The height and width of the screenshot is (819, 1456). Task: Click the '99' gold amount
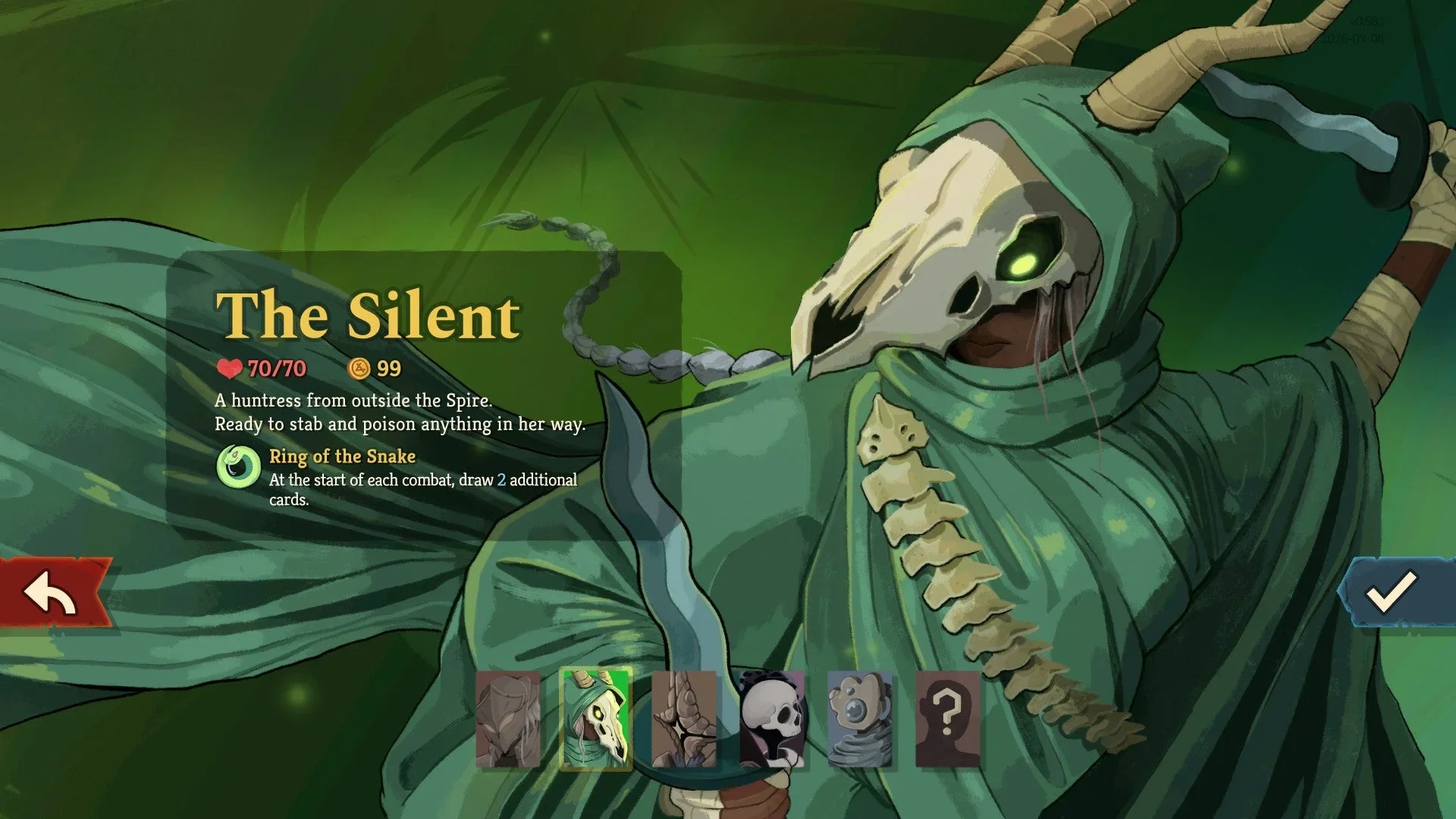click(x=389, y=369)
